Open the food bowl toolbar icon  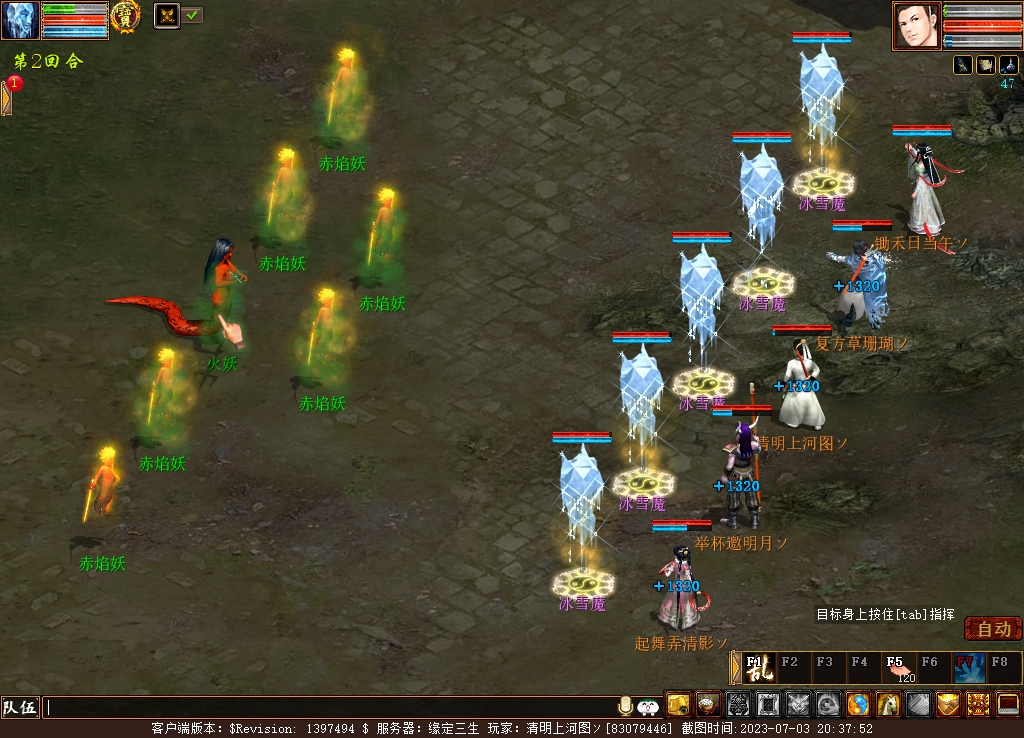pyautogui.click(x=708, y=704)
